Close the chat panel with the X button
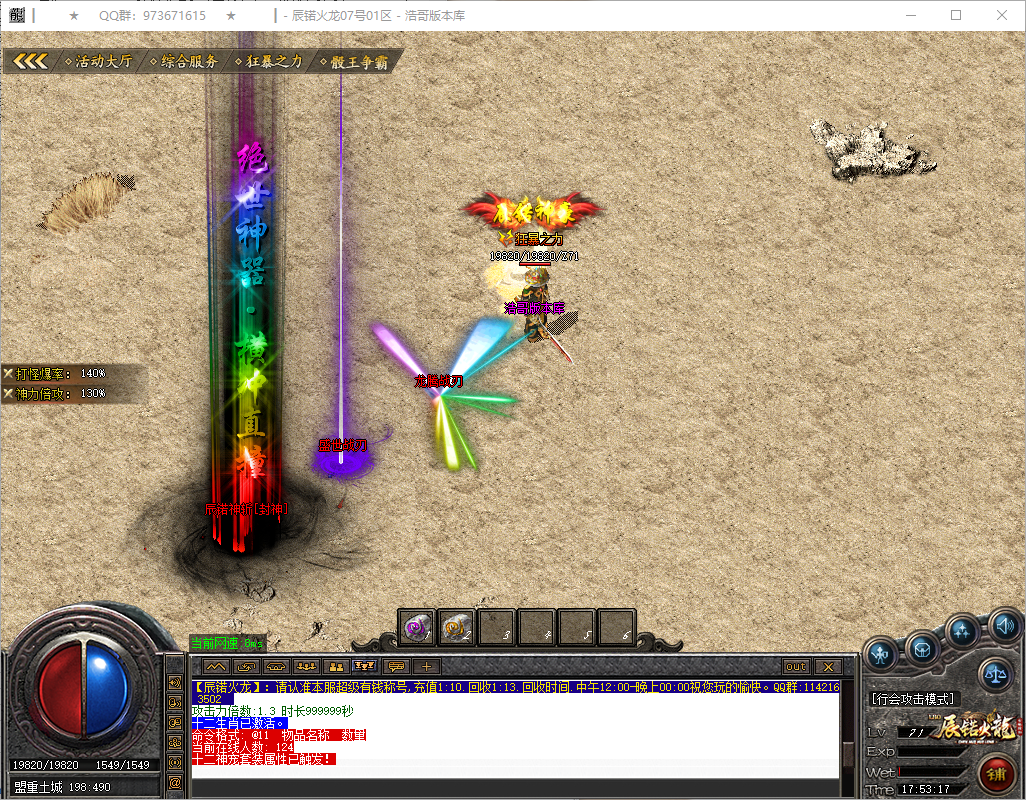1026x800 pixels. click(827, 666)
